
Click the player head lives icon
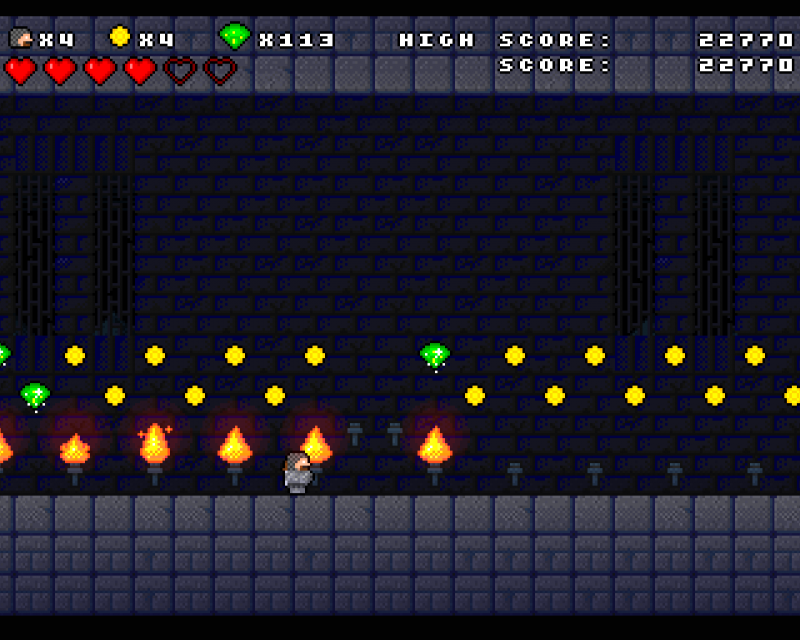pos(21,39)
